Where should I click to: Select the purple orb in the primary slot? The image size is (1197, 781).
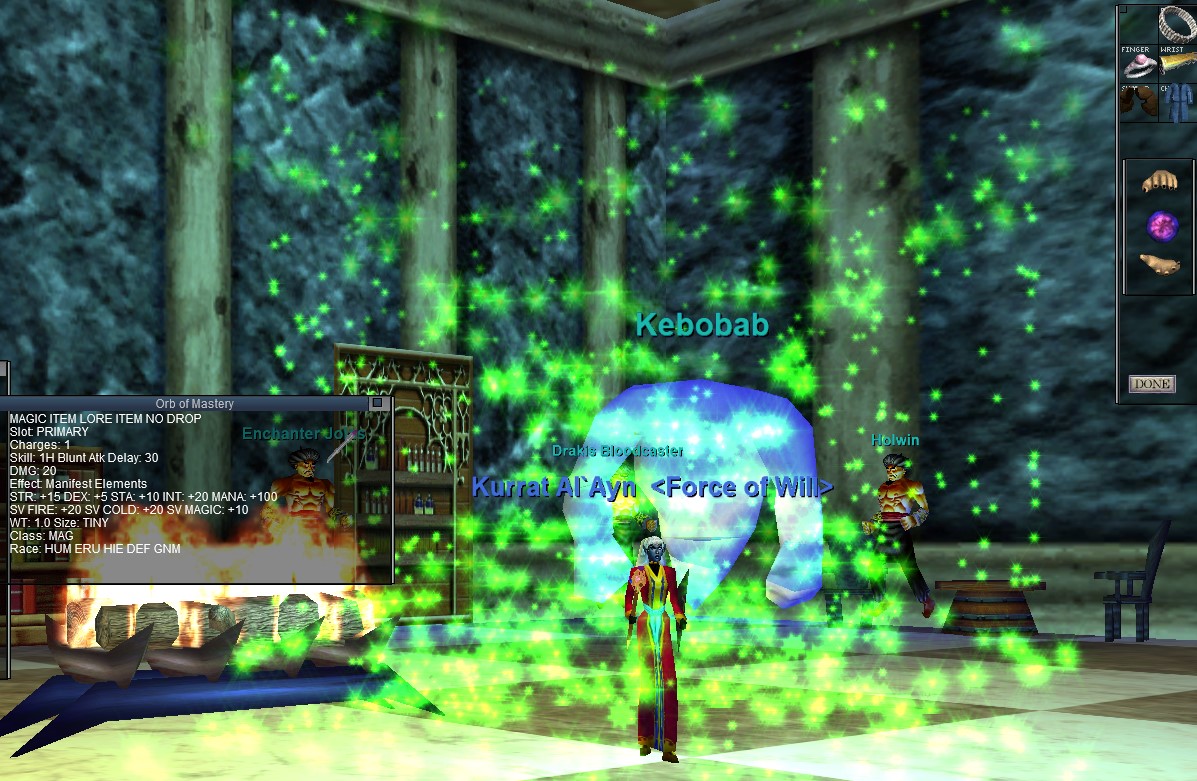(1160, 224)
